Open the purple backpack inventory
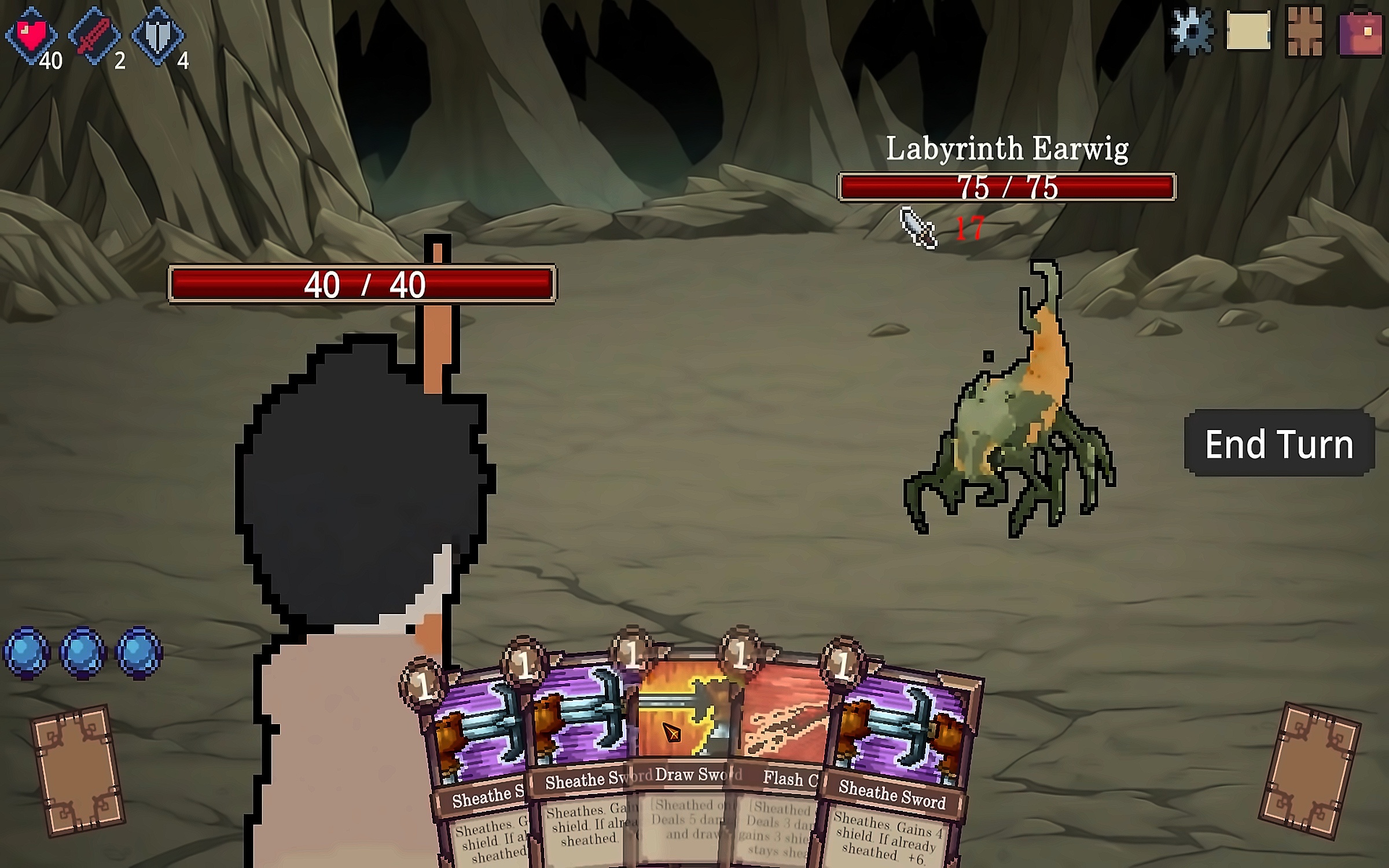1389x868 pixels. [1360, 33]
